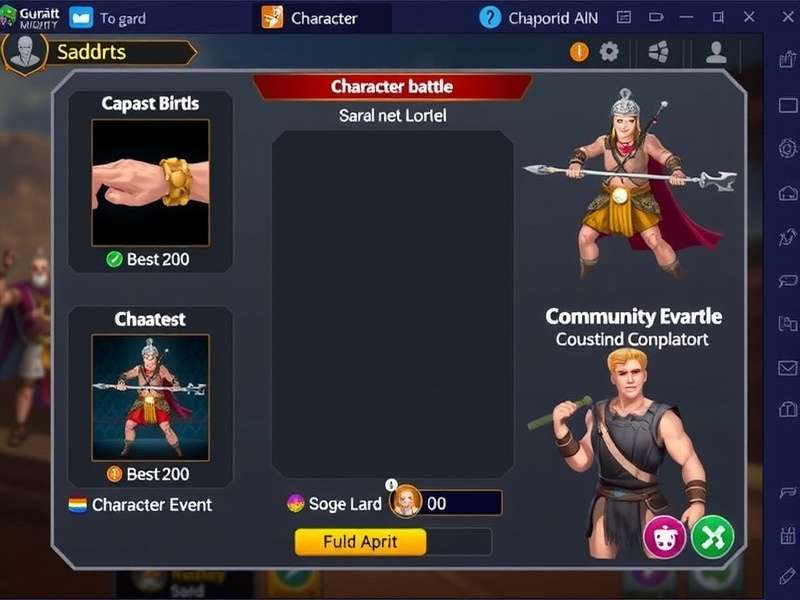800x600 pixels.
Task: Click the pink pig-face round button
Action: click(664, 537)
